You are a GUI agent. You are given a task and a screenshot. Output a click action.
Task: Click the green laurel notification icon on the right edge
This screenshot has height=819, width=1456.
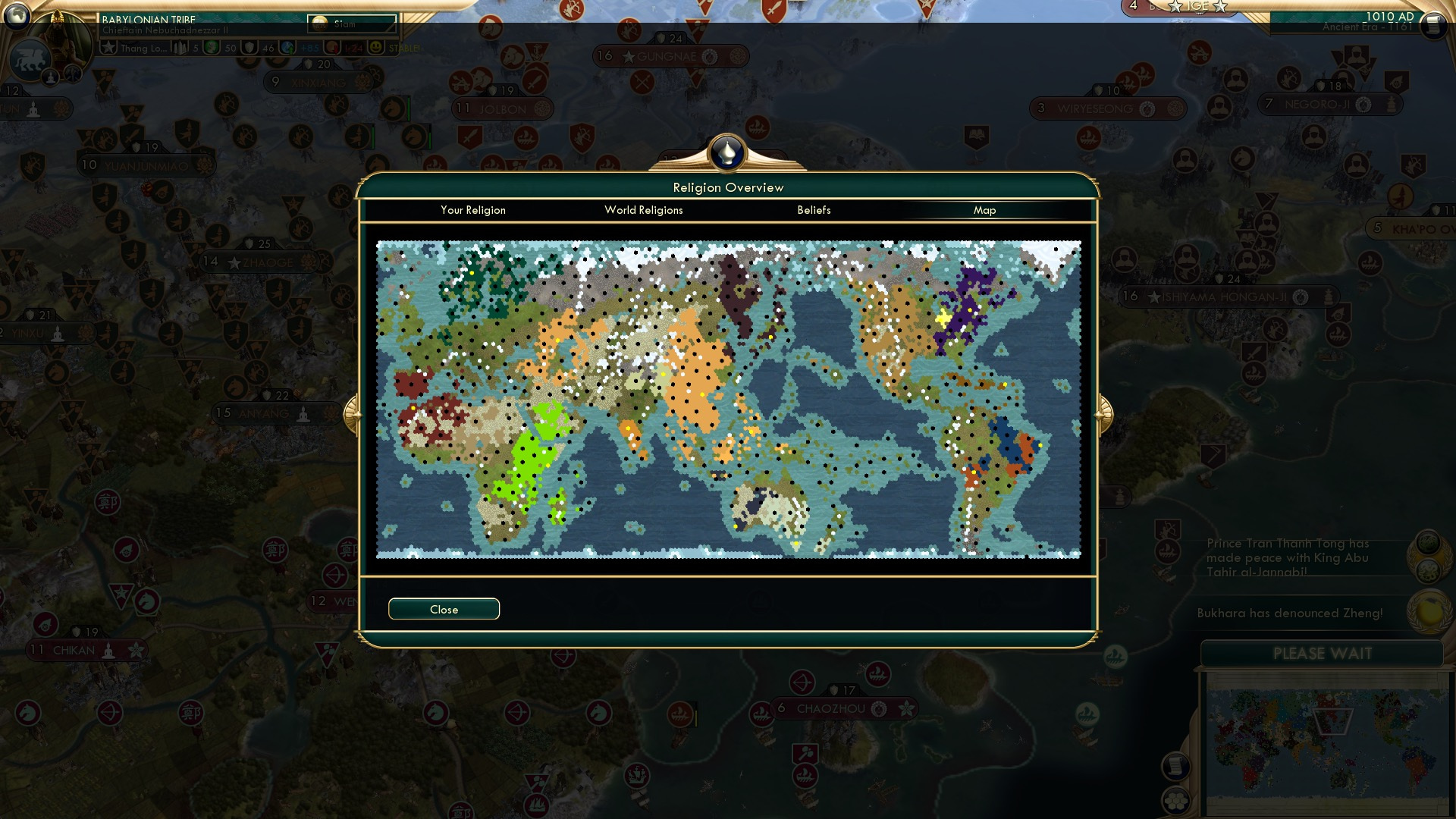click(1428, 541)
